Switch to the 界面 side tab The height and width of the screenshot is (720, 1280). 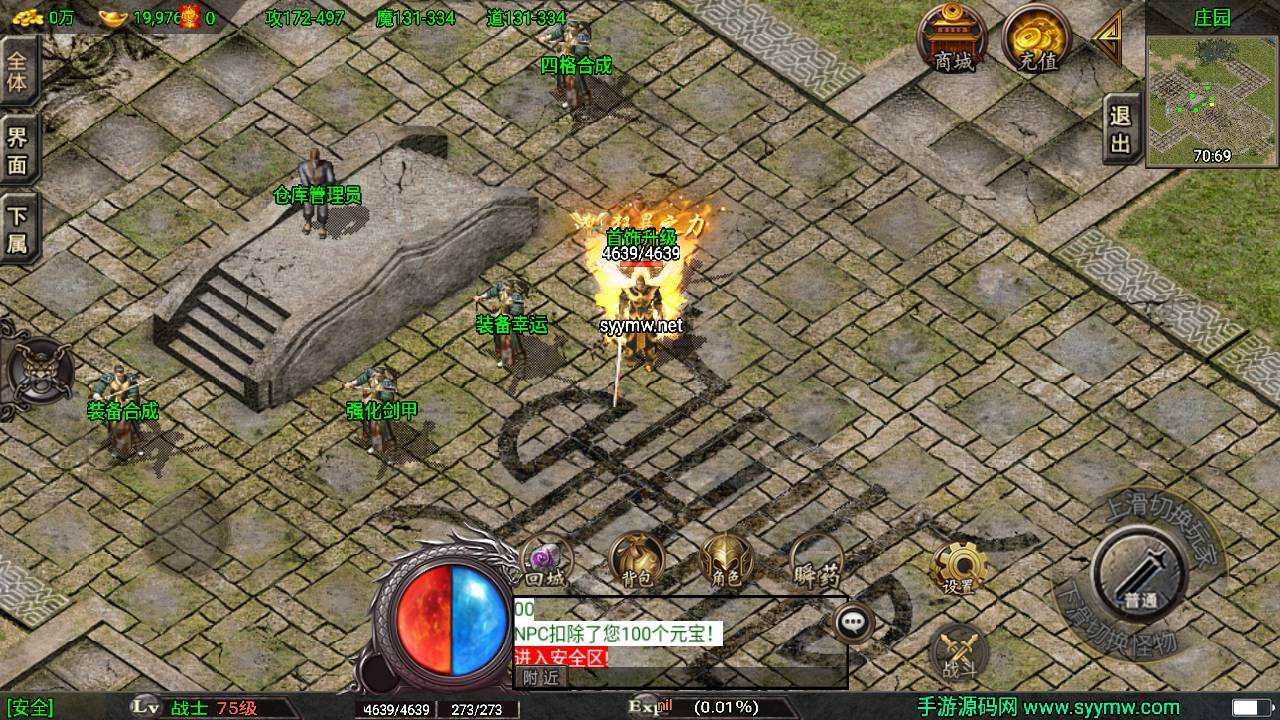(x=18, y=151)
